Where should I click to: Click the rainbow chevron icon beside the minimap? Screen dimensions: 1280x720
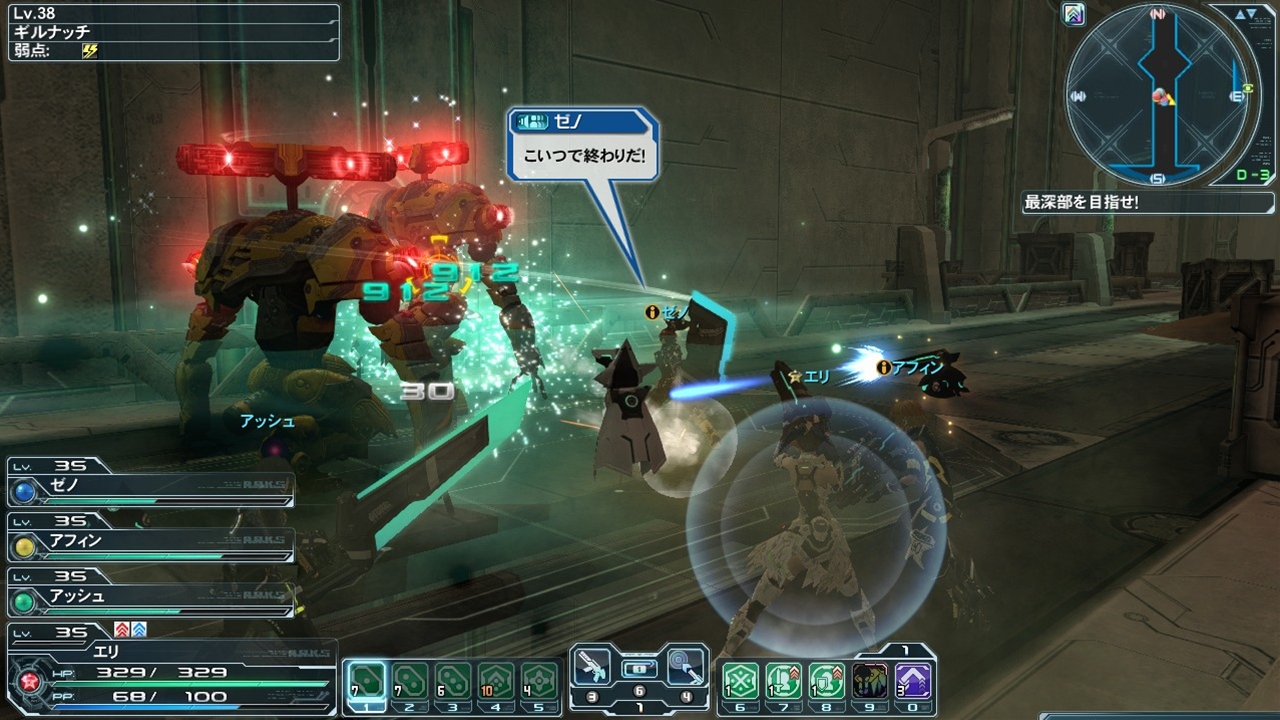[1074, 15]
